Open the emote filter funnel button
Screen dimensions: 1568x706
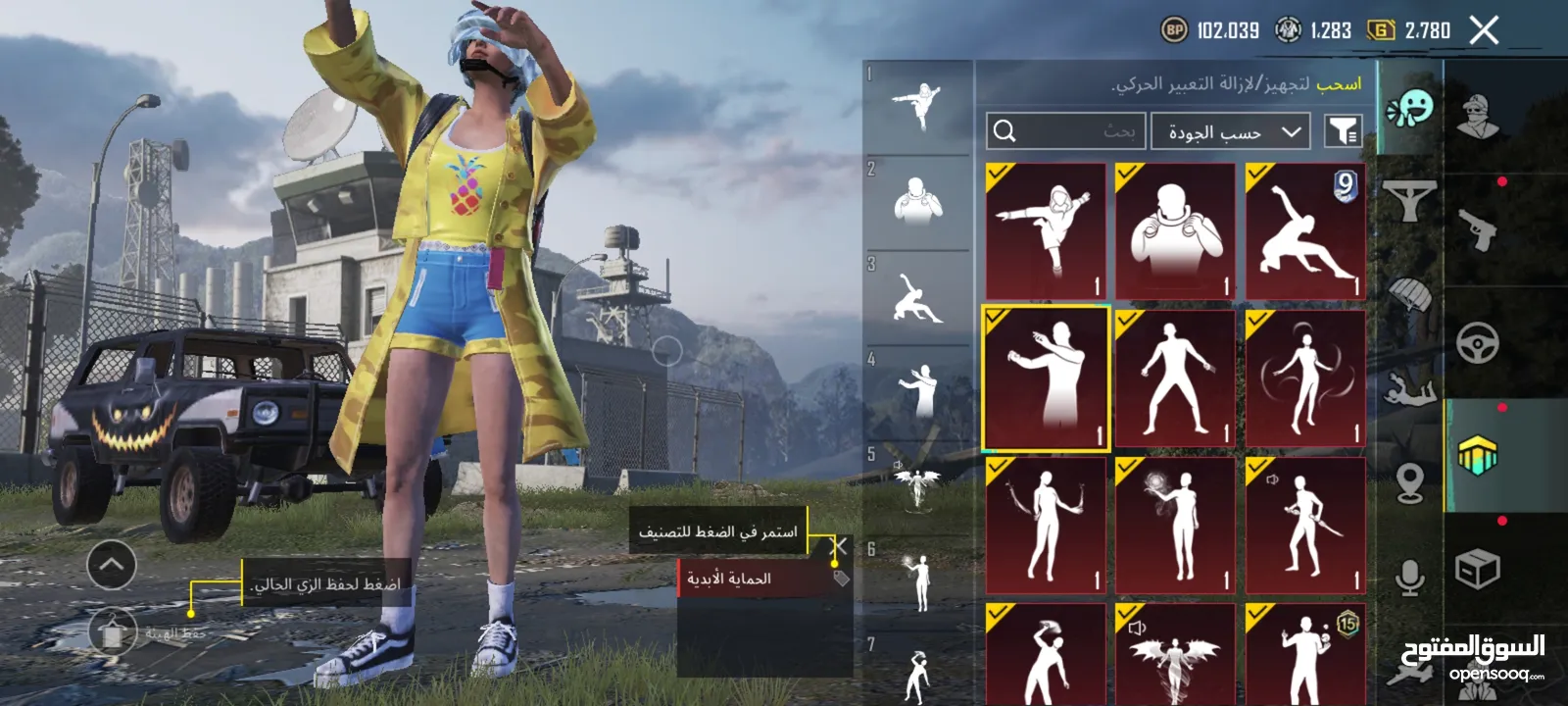pos(1343,131)
